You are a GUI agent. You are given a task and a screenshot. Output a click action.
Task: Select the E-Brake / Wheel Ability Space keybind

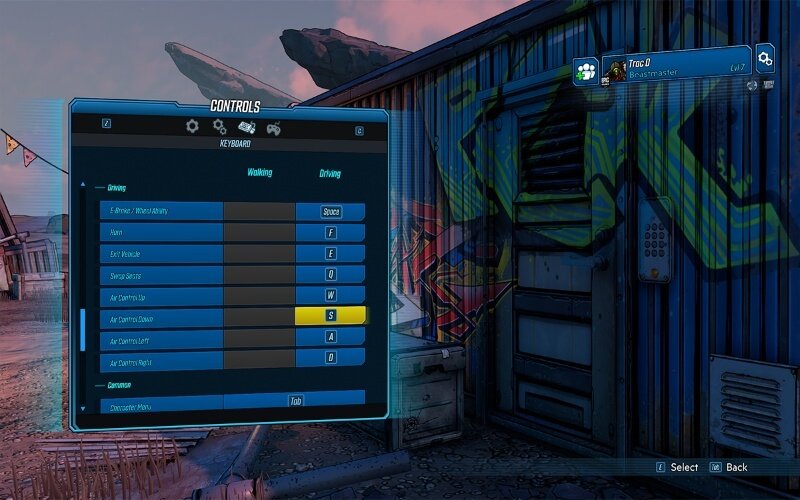(330, 212)
